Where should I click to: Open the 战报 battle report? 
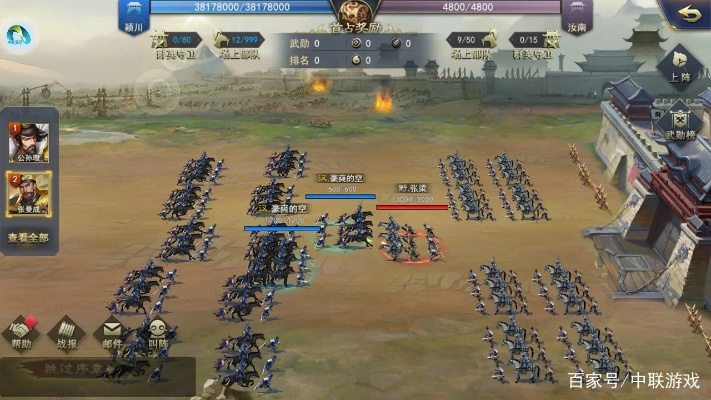pyautogui.click(x=66, y=333)
